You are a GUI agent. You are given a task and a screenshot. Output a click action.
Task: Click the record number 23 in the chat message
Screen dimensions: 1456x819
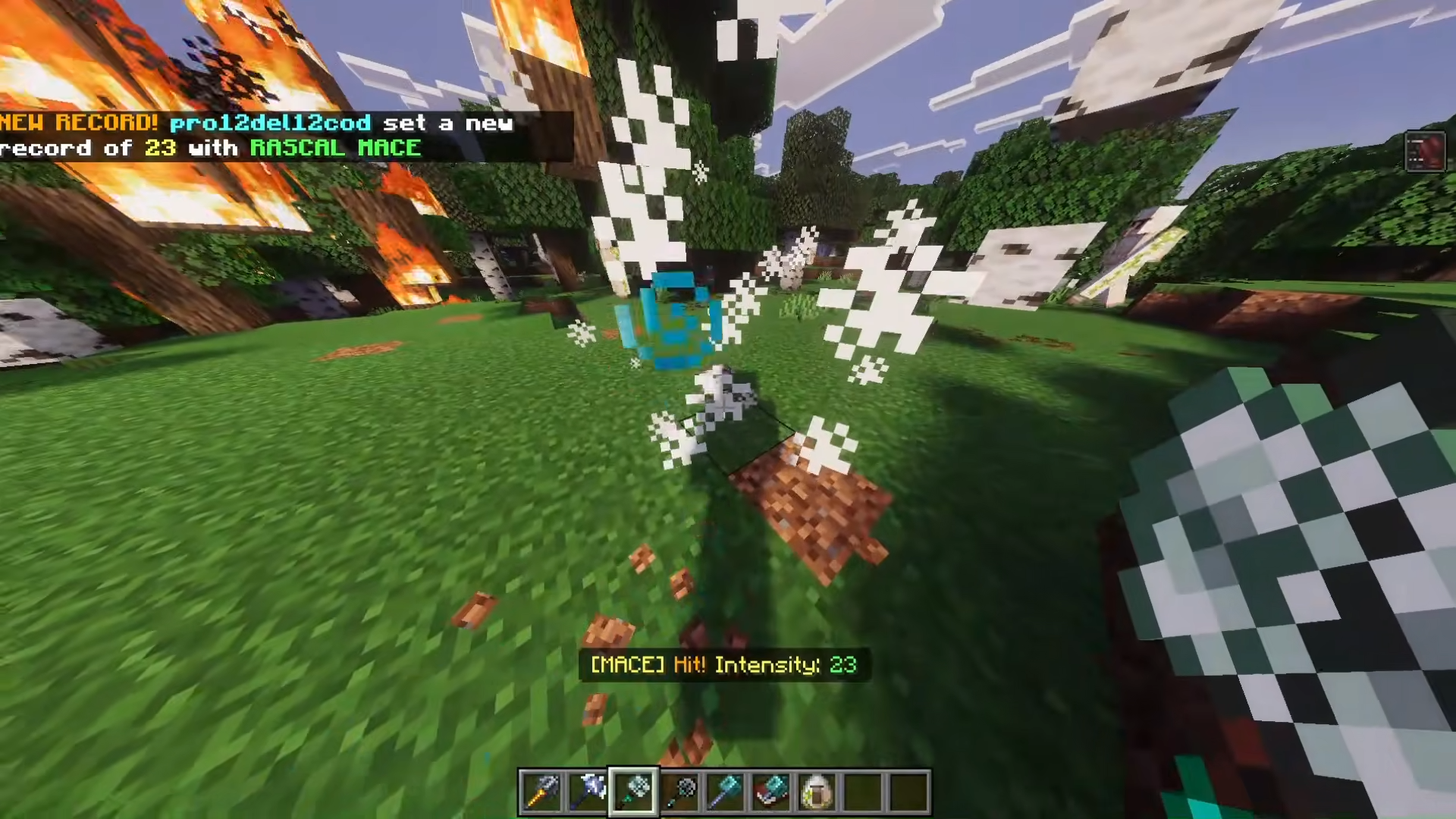click(162, 148)
